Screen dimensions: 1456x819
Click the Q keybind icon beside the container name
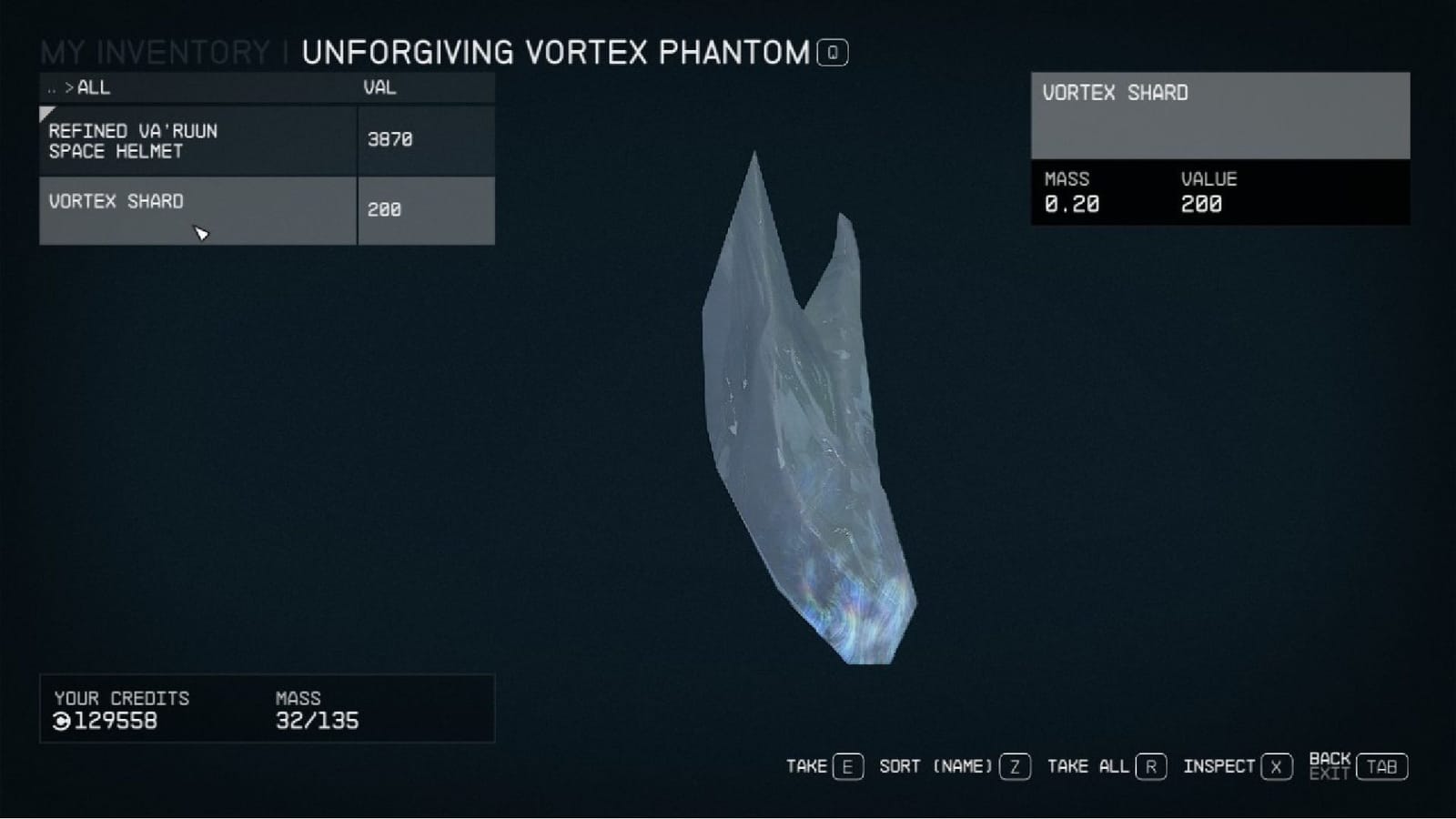pos(831,53)
